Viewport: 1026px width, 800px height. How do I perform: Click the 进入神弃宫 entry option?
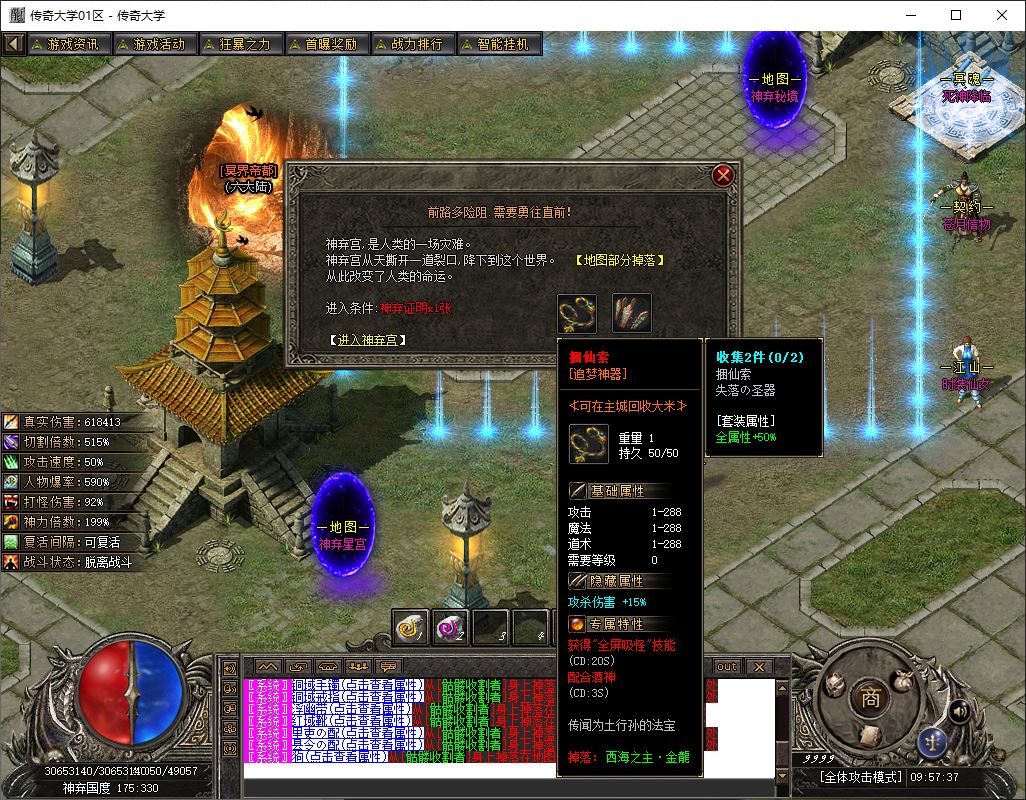(368, 340)
